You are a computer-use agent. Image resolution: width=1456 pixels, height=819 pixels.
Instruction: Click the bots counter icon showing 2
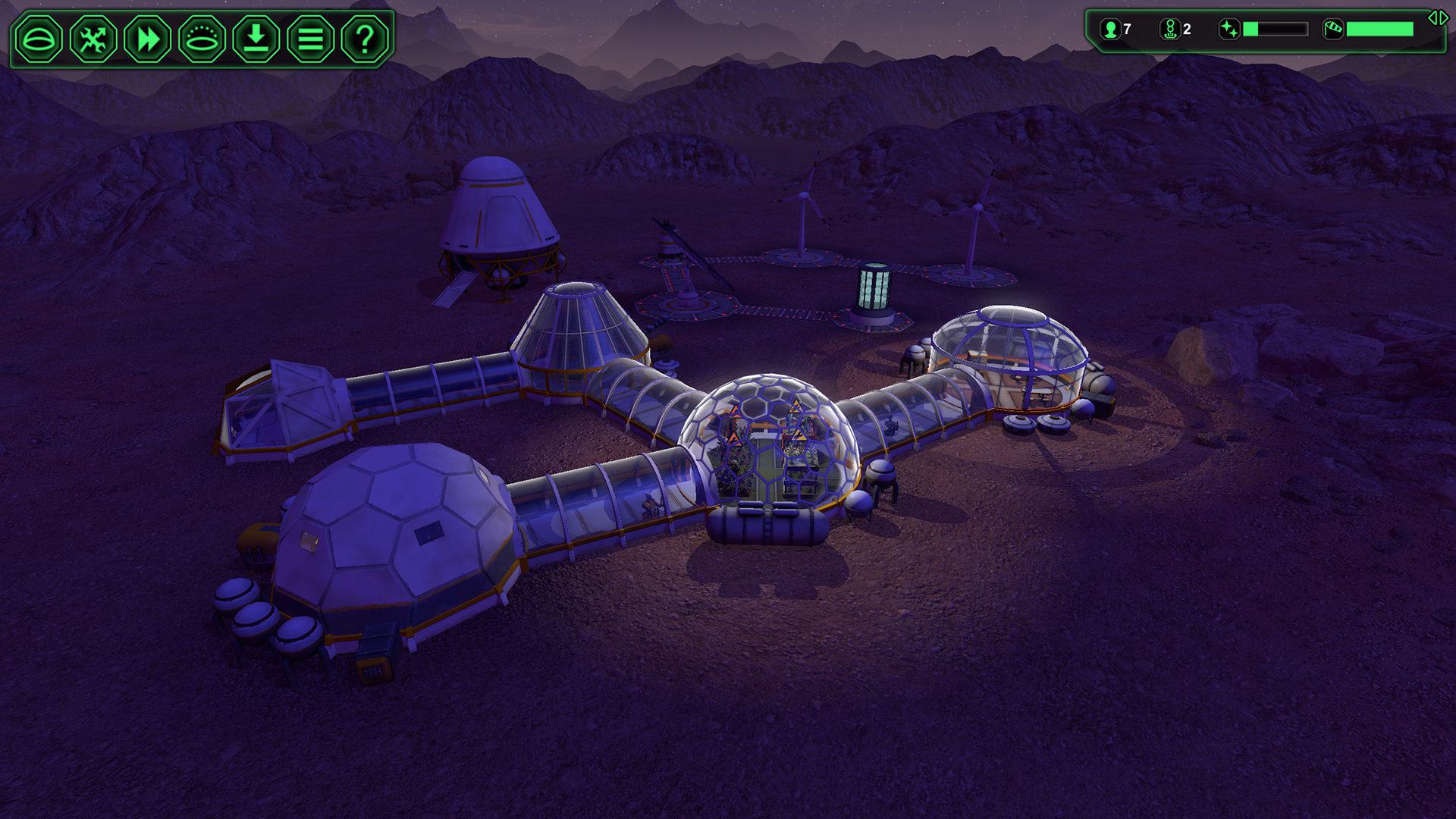pos(1172,30)
